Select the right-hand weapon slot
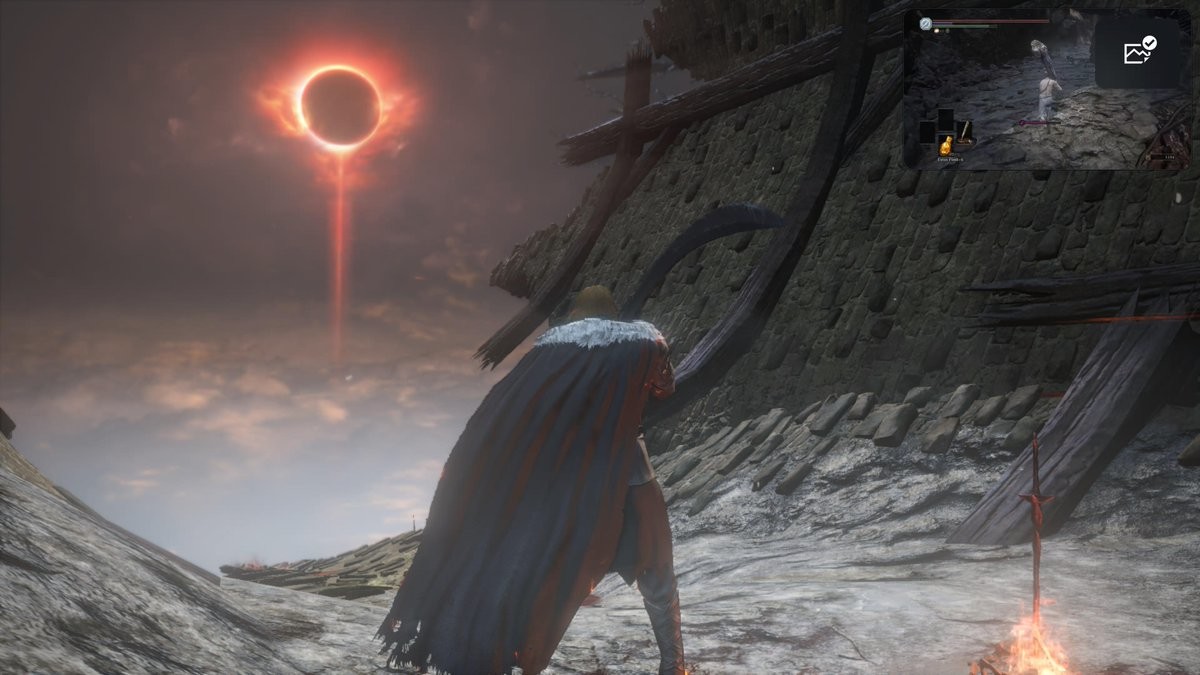 965,131
